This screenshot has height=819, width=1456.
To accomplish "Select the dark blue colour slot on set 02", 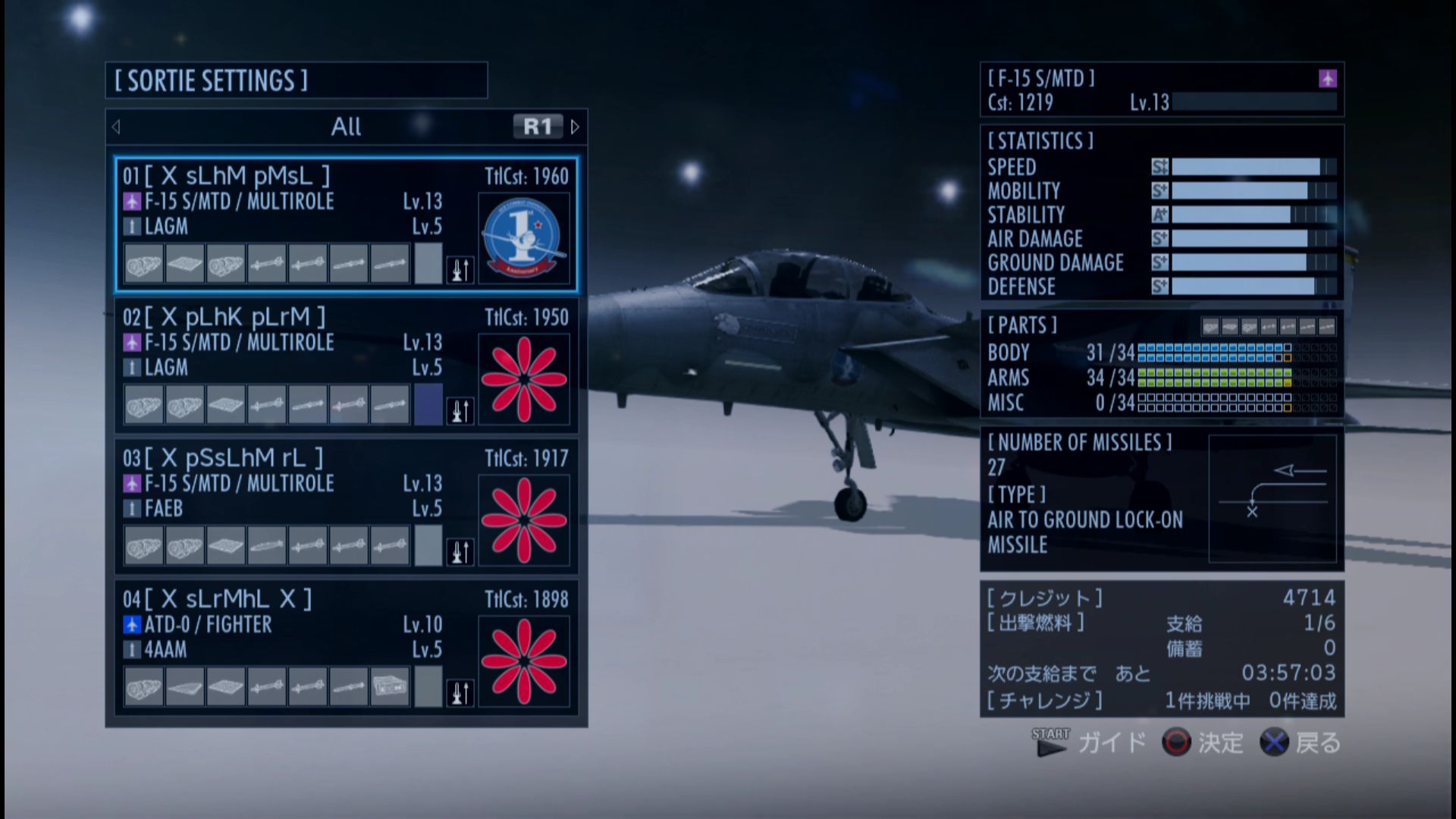I will point(428,404).
